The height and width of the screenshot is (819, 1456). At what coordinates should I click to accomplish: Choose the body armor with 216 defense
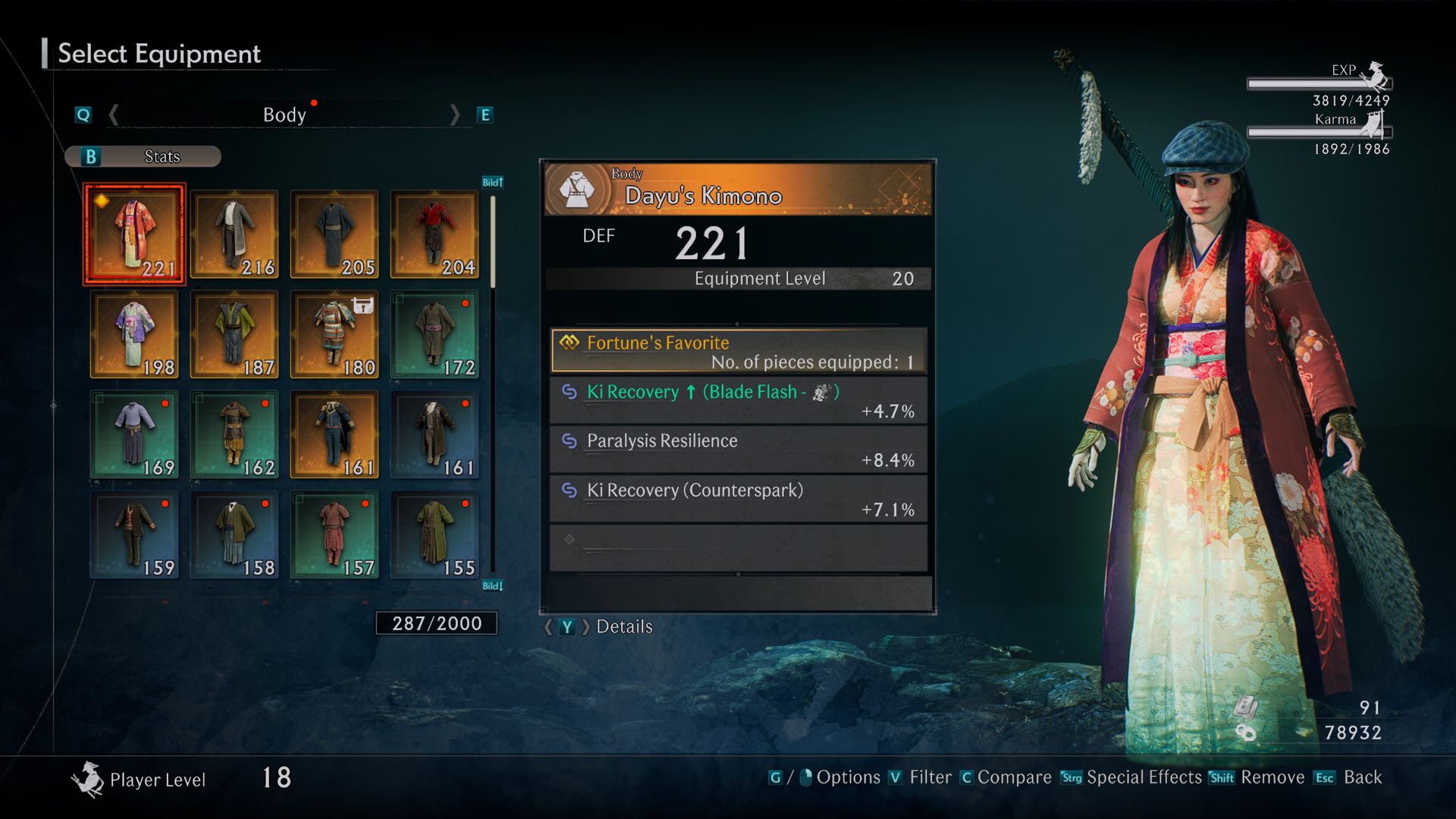tap(234, 234)
